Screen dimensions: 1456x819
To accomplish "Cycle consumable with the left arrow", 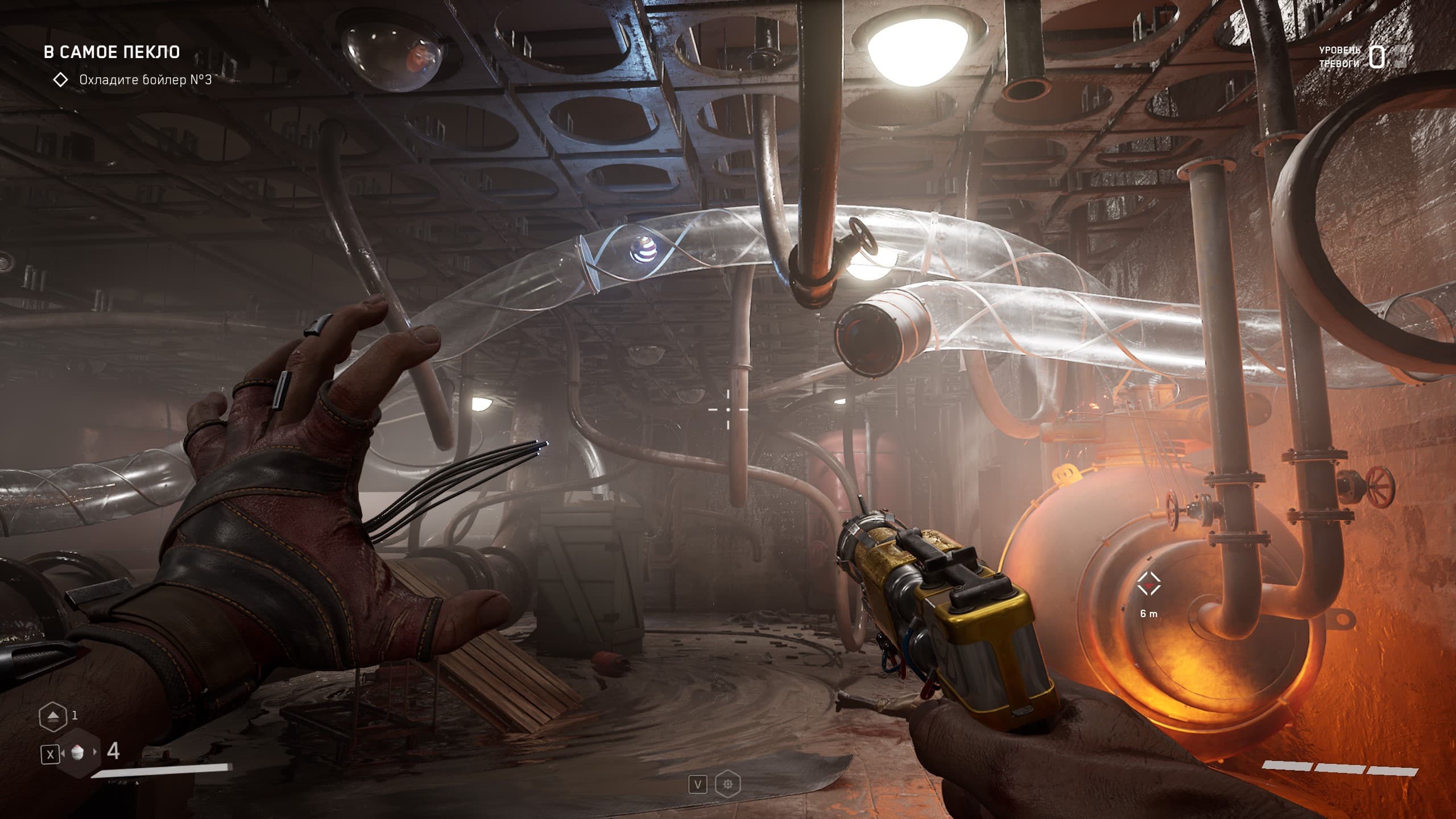I will point(64,754).
